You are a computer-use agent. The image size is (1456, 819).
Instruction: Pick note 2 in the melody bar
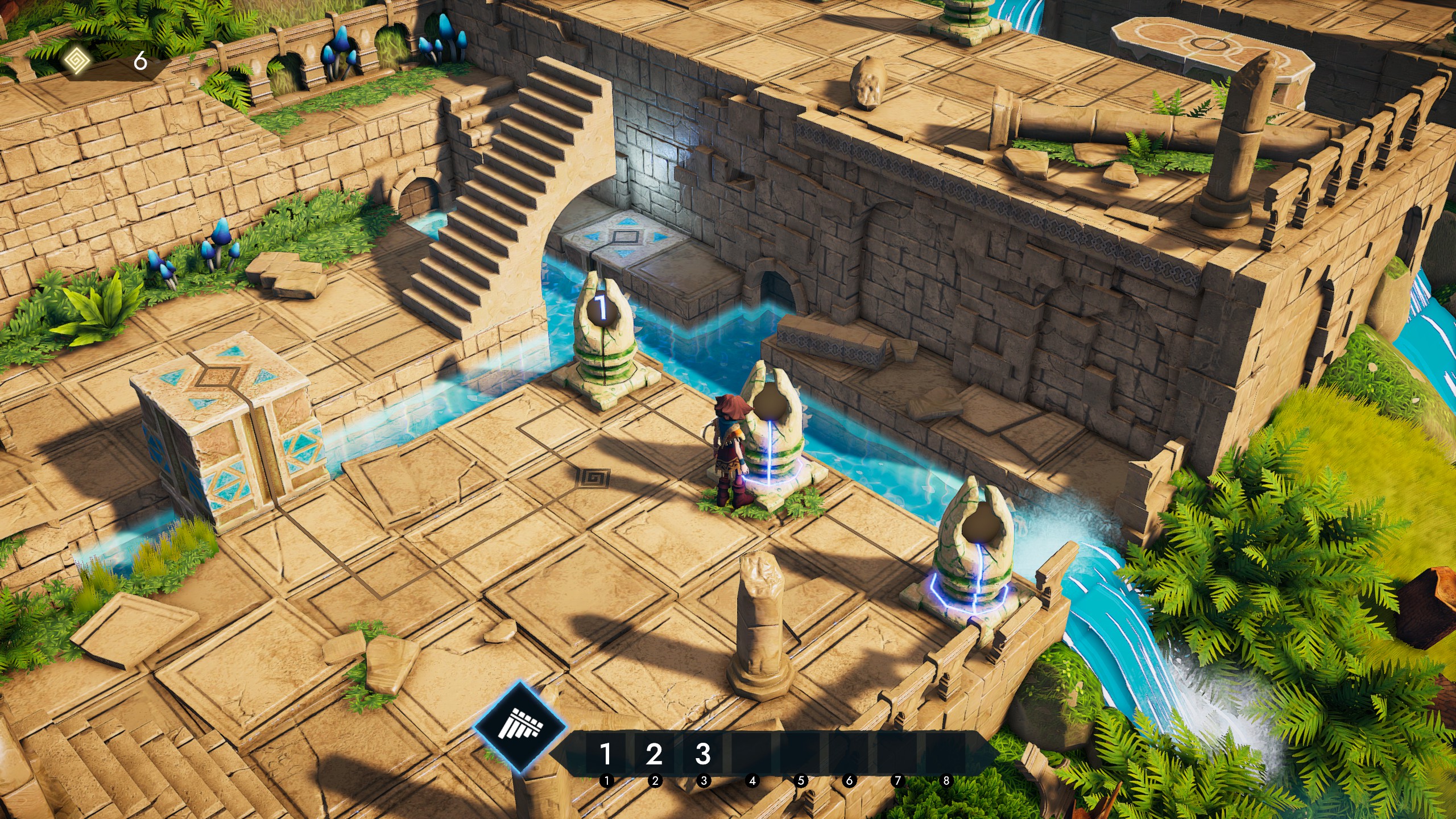654,754
